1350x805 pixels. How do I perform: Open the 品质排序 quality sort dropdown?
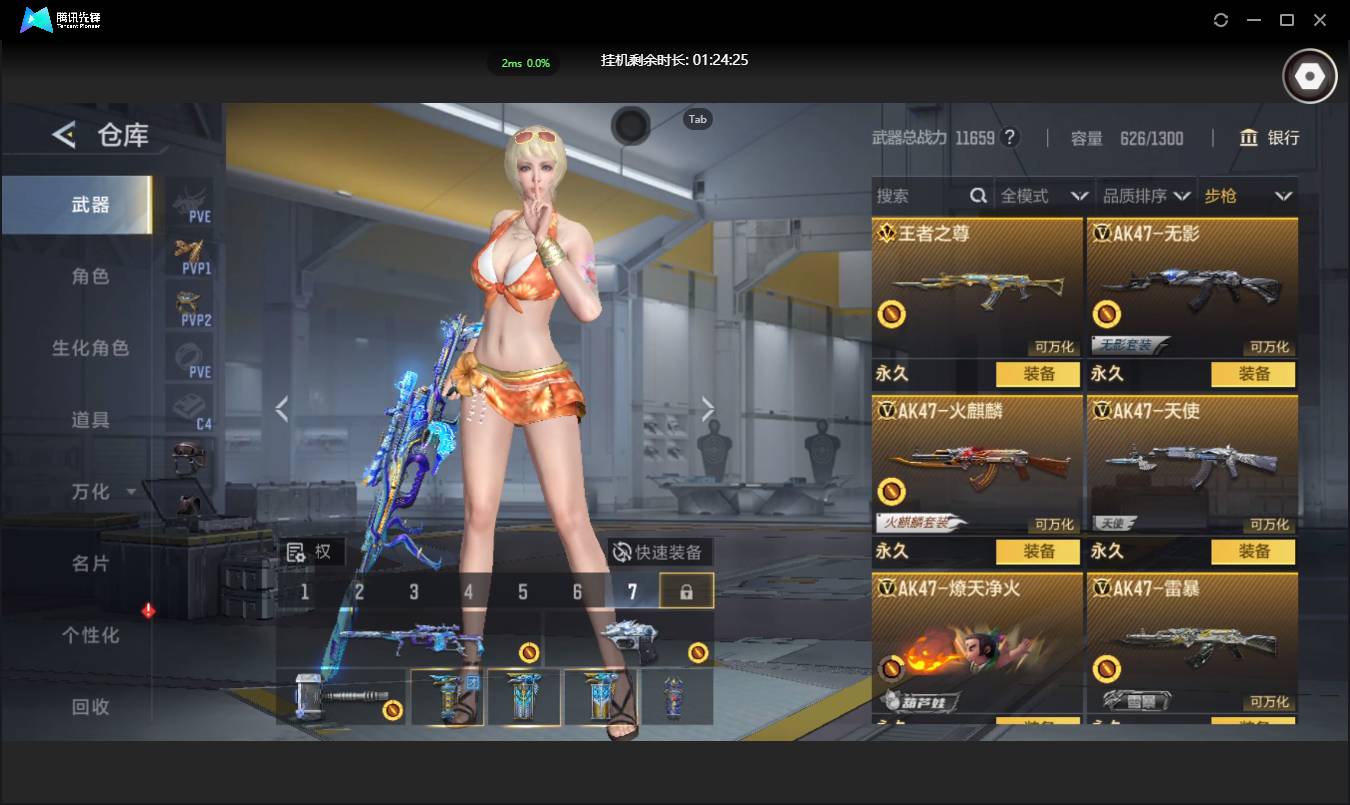point(1146,196)
